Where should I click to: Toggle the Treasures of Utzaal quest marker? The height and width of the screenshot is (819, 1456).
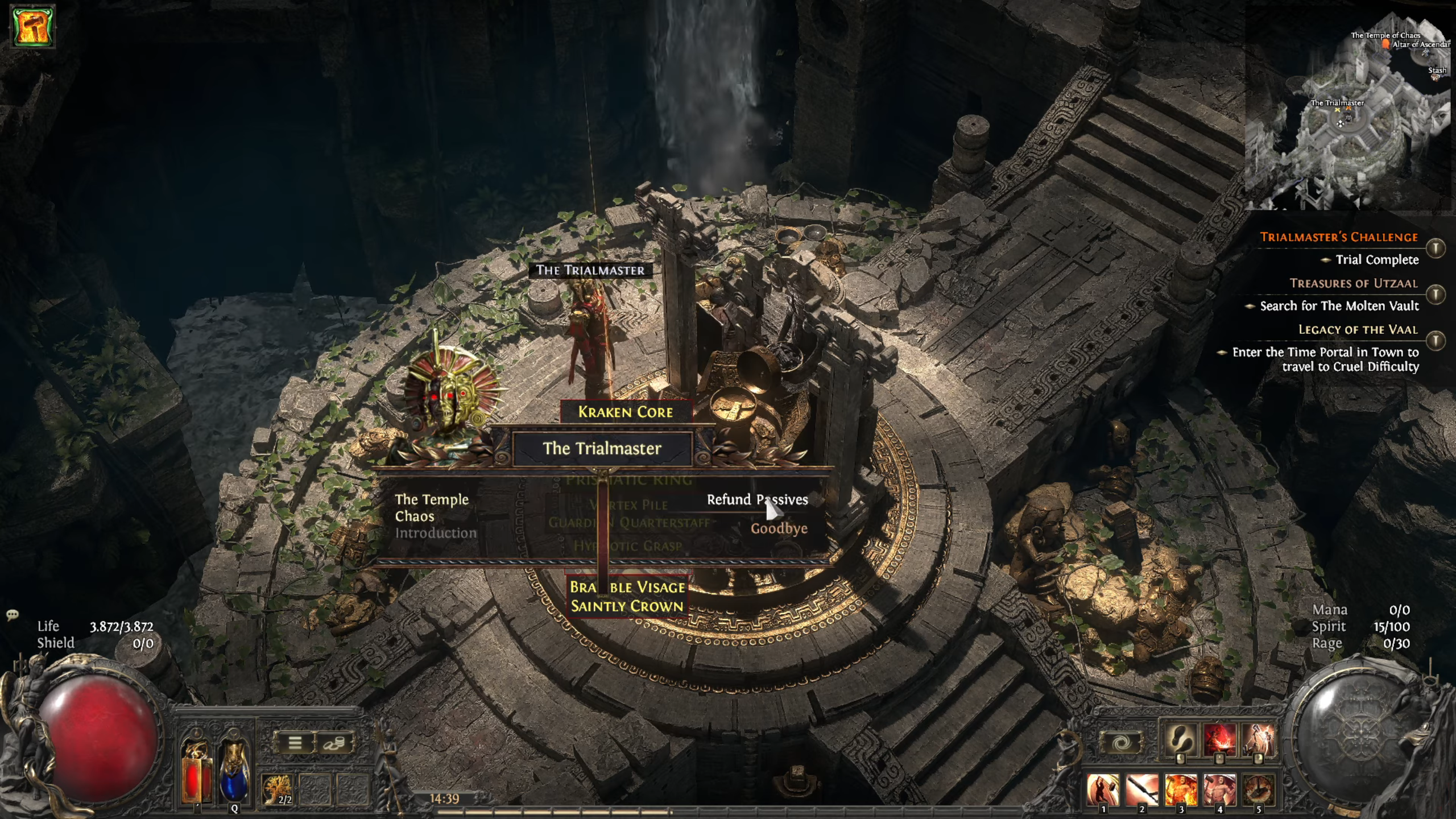[1436, 294]
